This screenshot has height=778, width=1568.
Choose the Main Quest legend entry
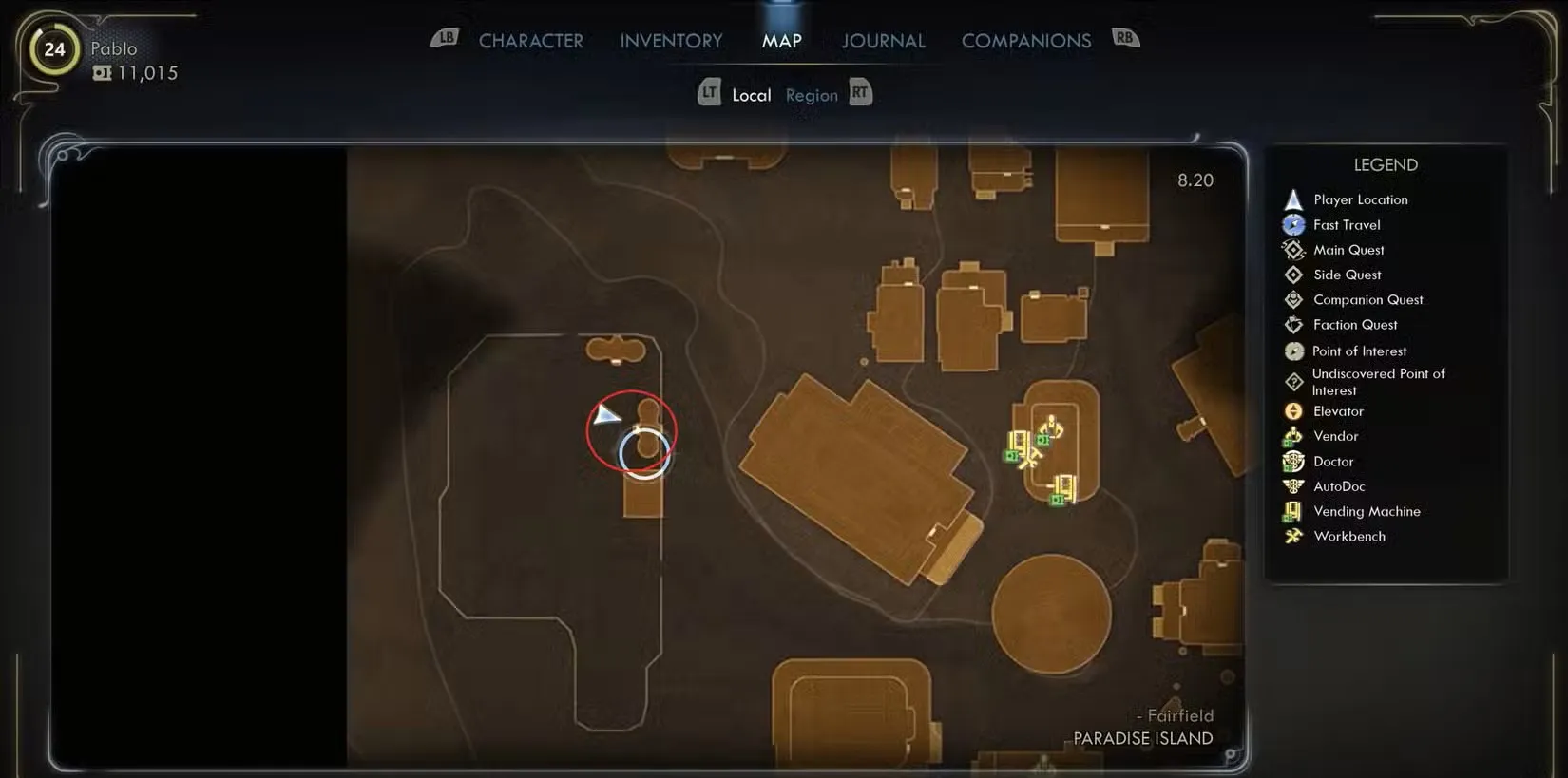tap(1348, 250)
